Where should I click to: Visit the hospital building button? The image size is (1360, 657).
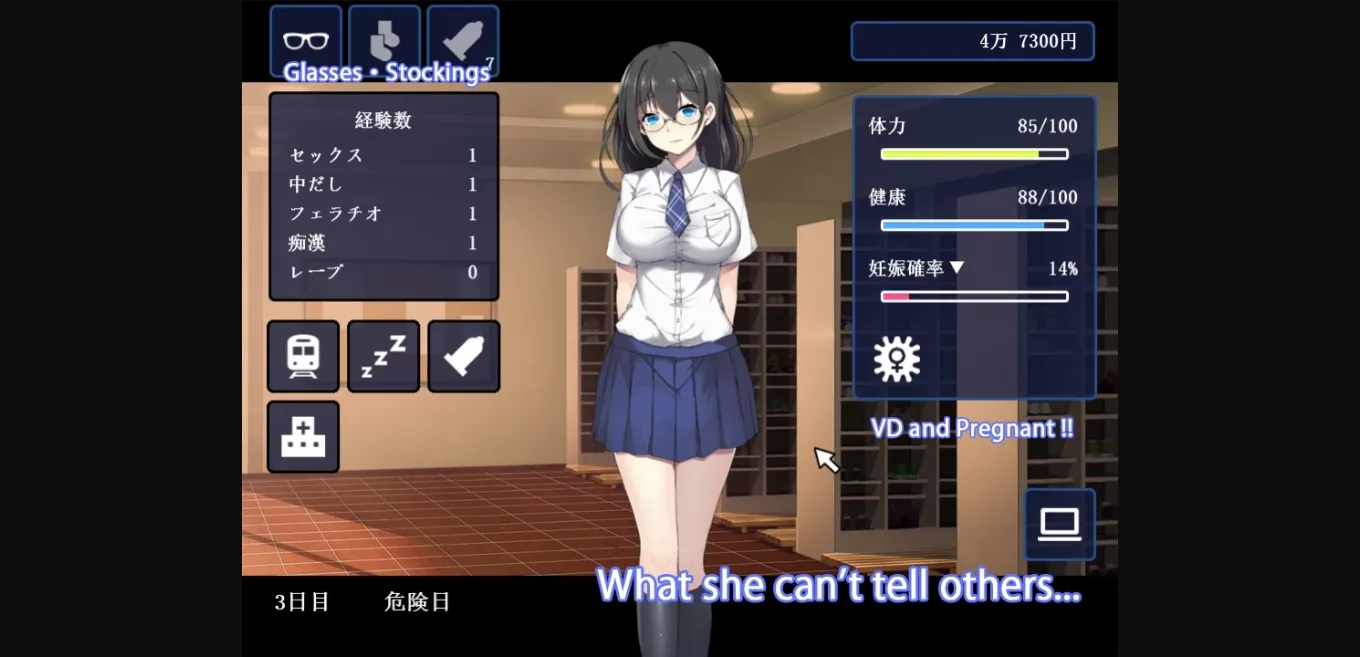(303, 437)
